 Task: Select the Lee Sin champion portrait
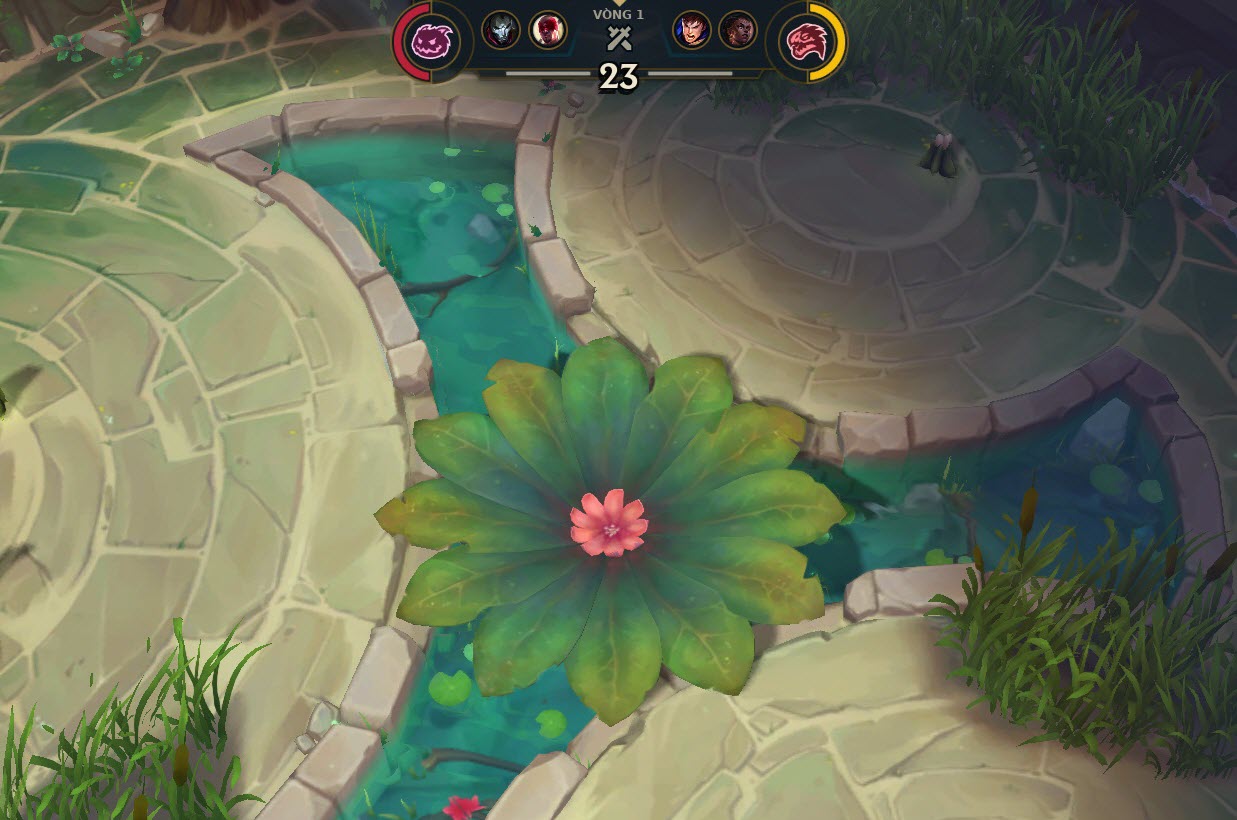click(547, 30)
